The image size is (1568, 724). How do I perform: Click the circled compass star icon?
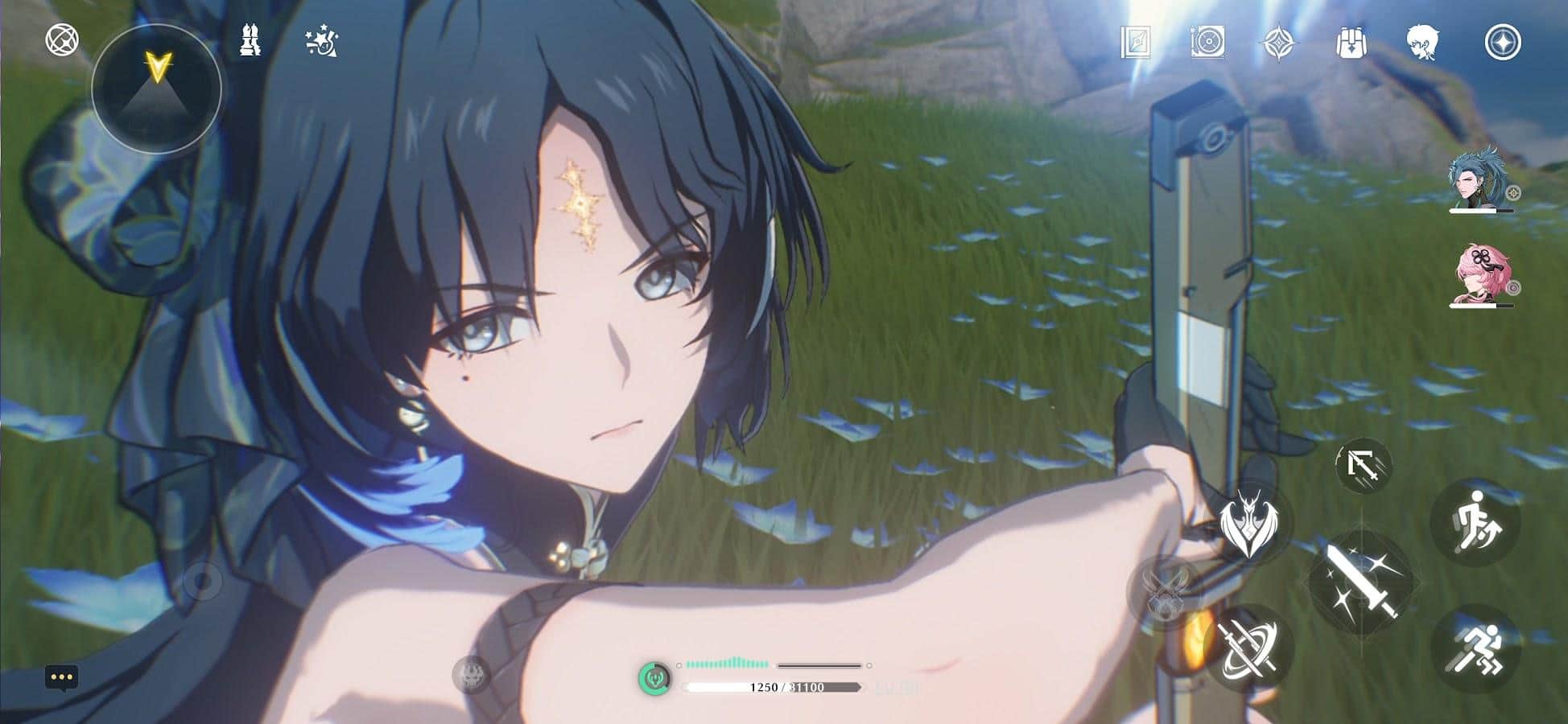pos(1502,42)
